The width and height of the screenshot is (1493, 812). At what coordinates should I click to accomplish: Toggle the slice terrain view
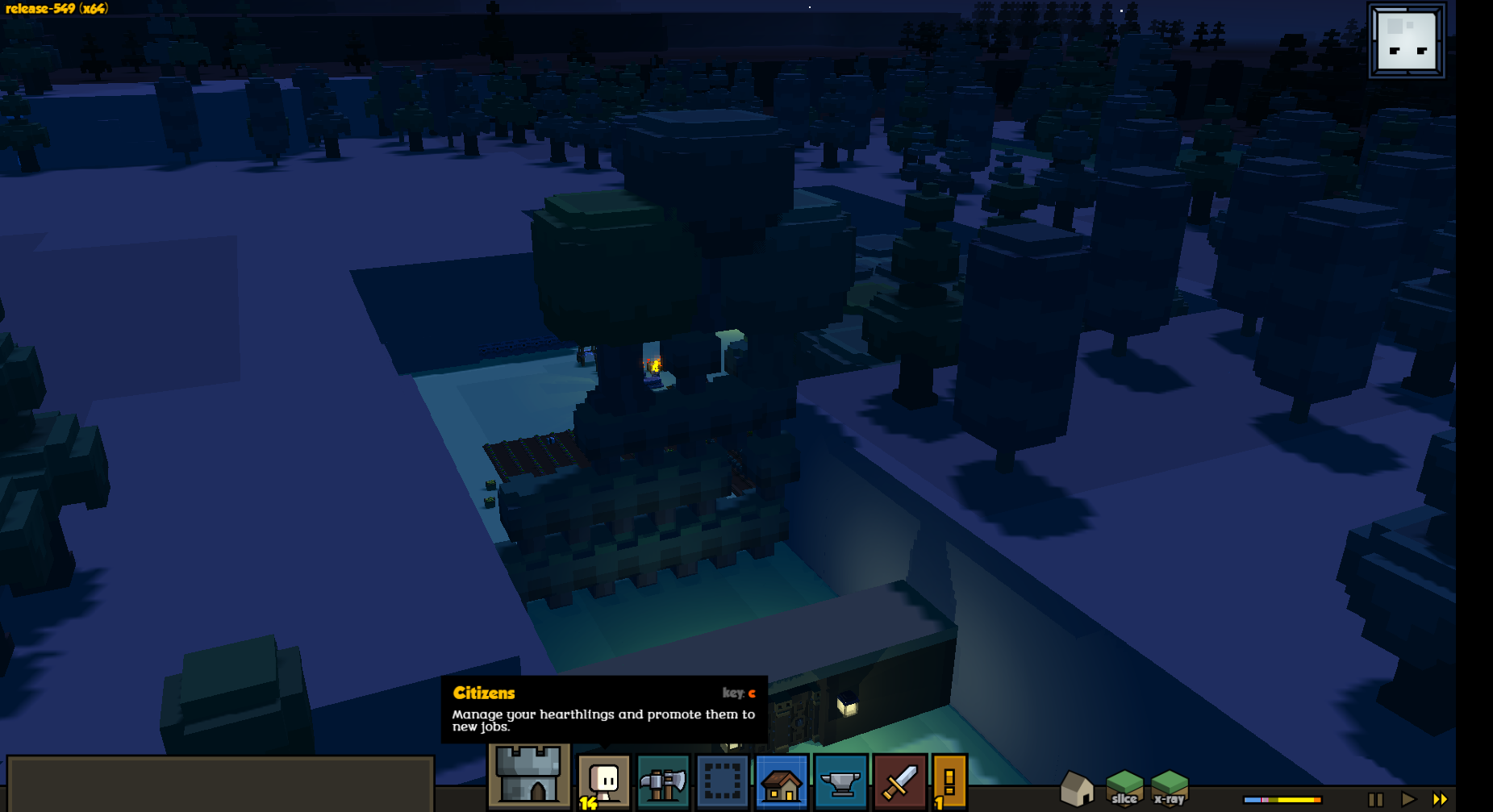(x=1124, y=788)
